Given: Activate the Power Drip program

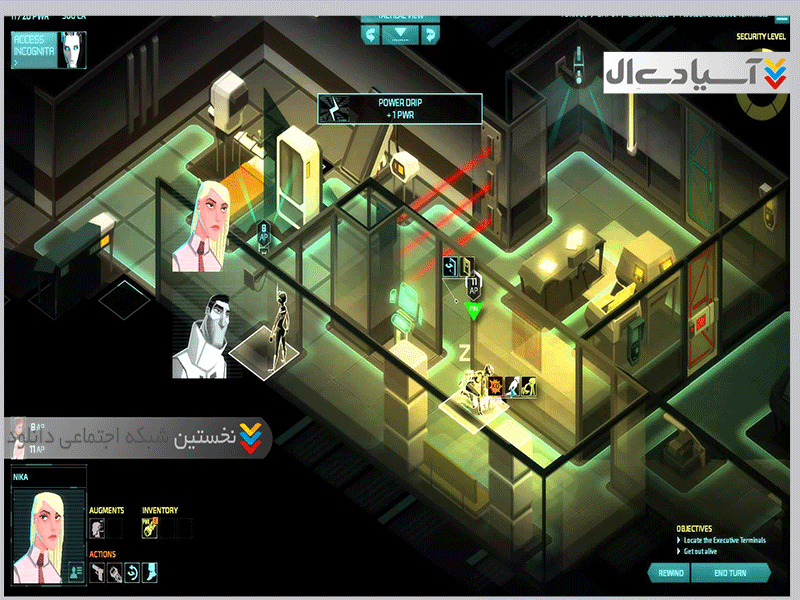Looking at the screenshot, I should pyautogui.click(x=400, y=108).
